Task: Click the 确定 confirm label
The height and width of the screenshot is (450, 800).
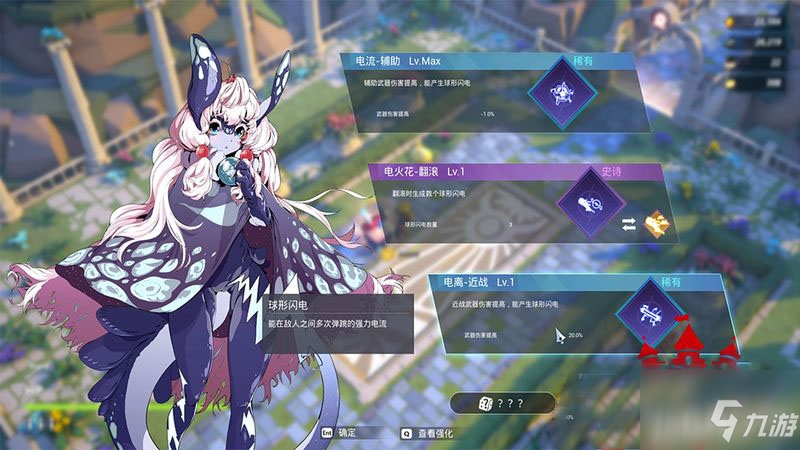Action: click(x=347, y=434)
